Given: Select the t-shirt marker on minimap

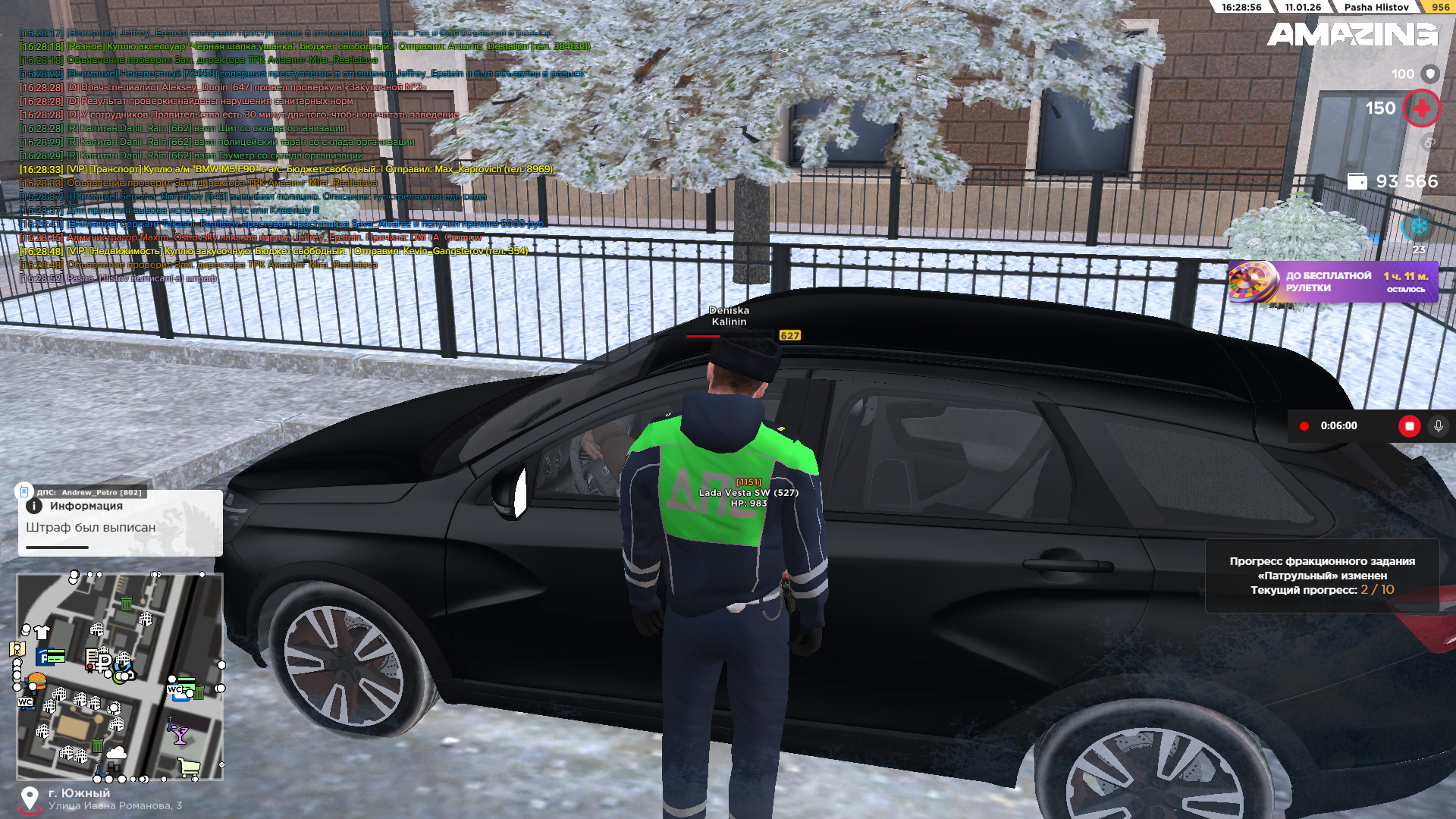Looking at the screenshot, I should (x=42, y=632).
